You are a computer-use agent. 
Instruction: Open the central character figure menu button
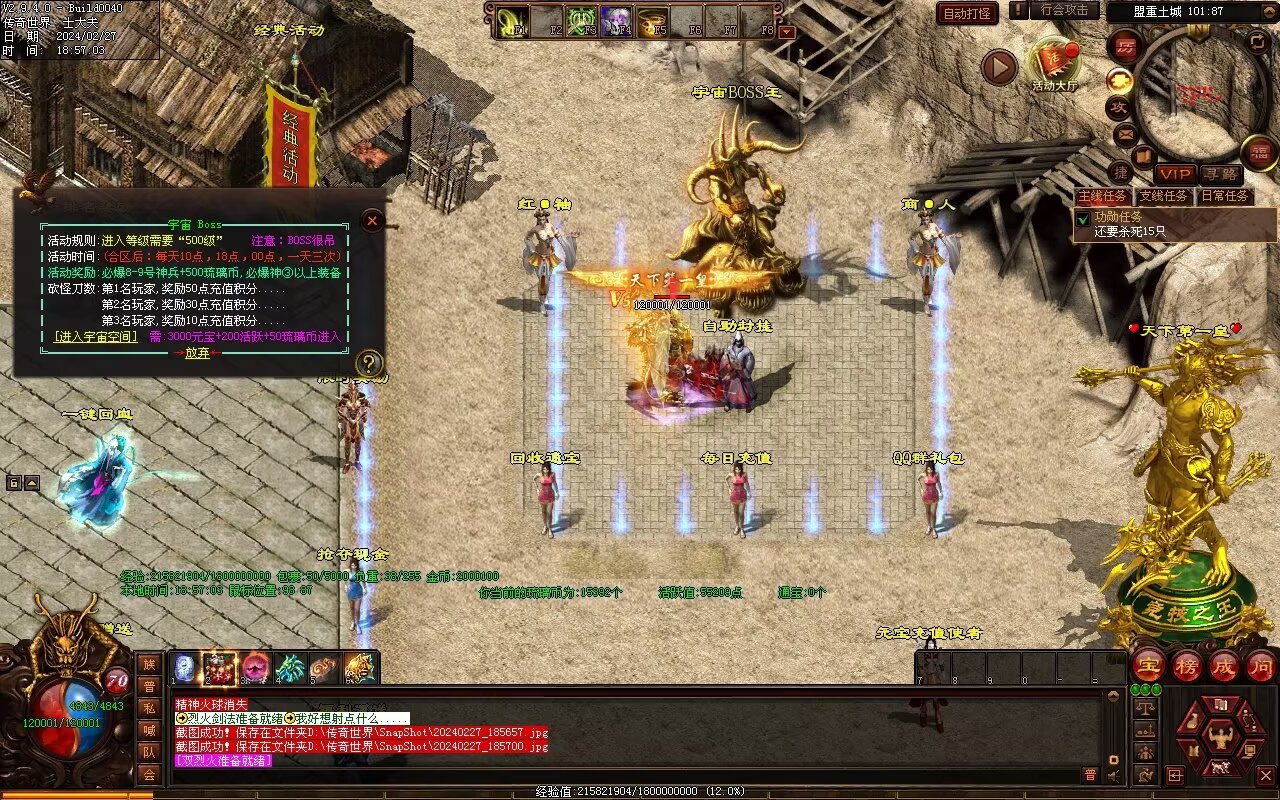pyautogui.click(x=1220, y=738)
